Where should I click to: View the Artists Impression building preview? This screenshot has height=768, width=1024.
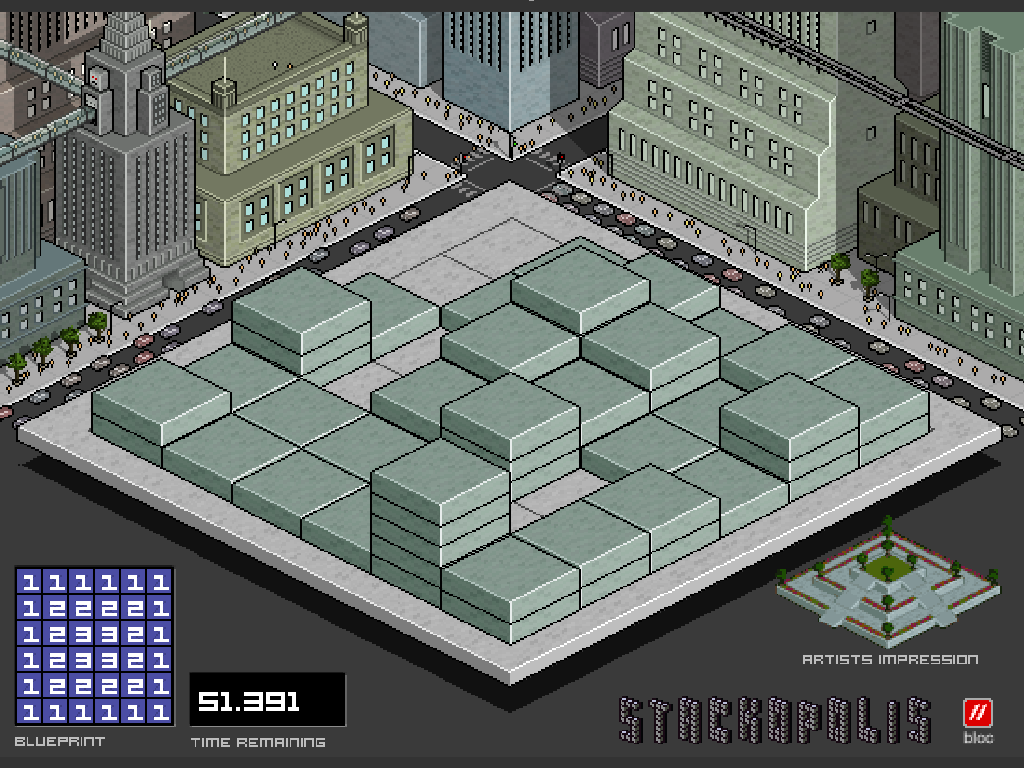886,585
